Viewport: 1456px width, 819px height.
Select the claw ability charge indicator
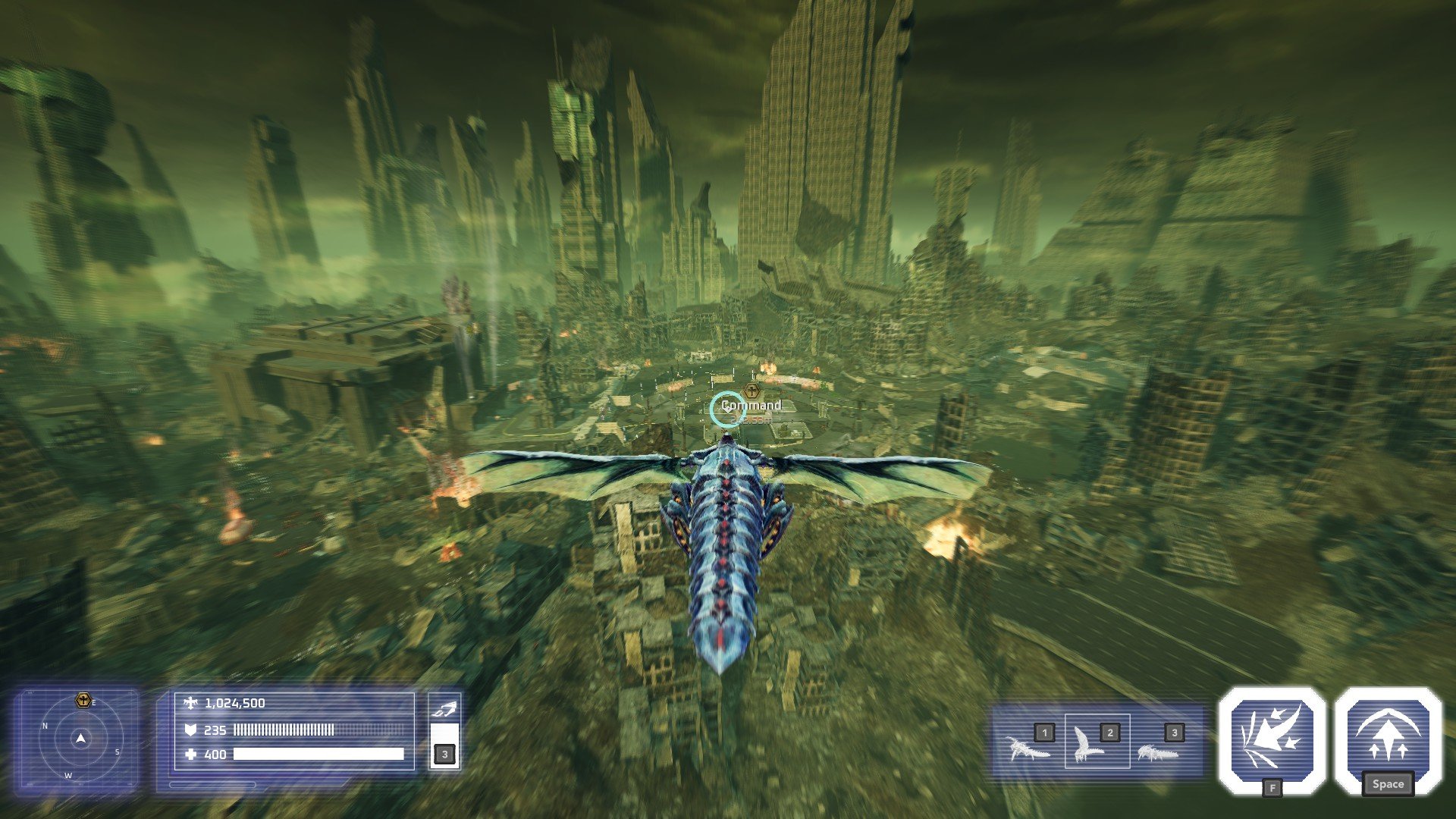click(x=444, y=731)
